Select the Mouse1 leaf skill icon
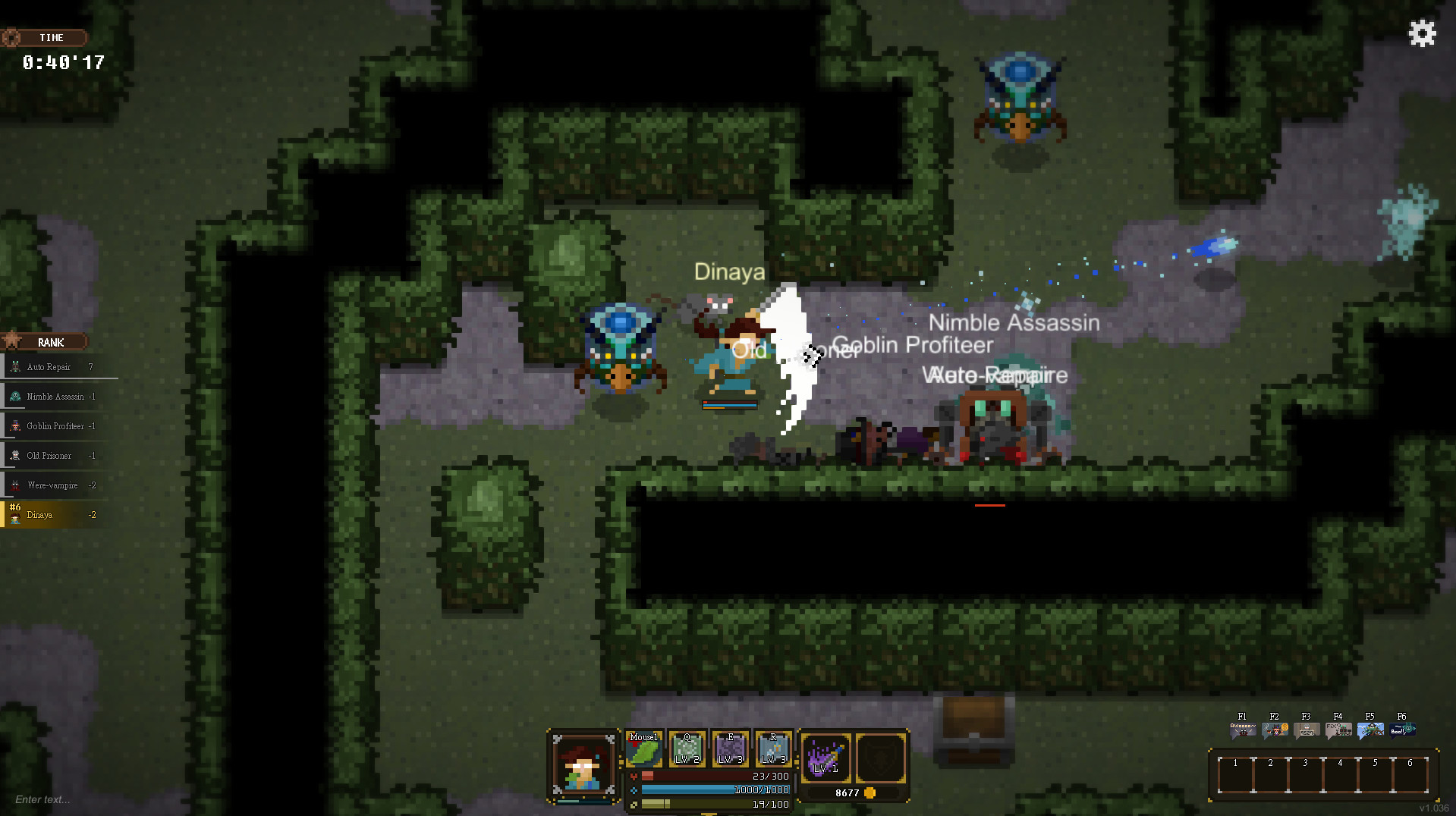 point(644,752)
